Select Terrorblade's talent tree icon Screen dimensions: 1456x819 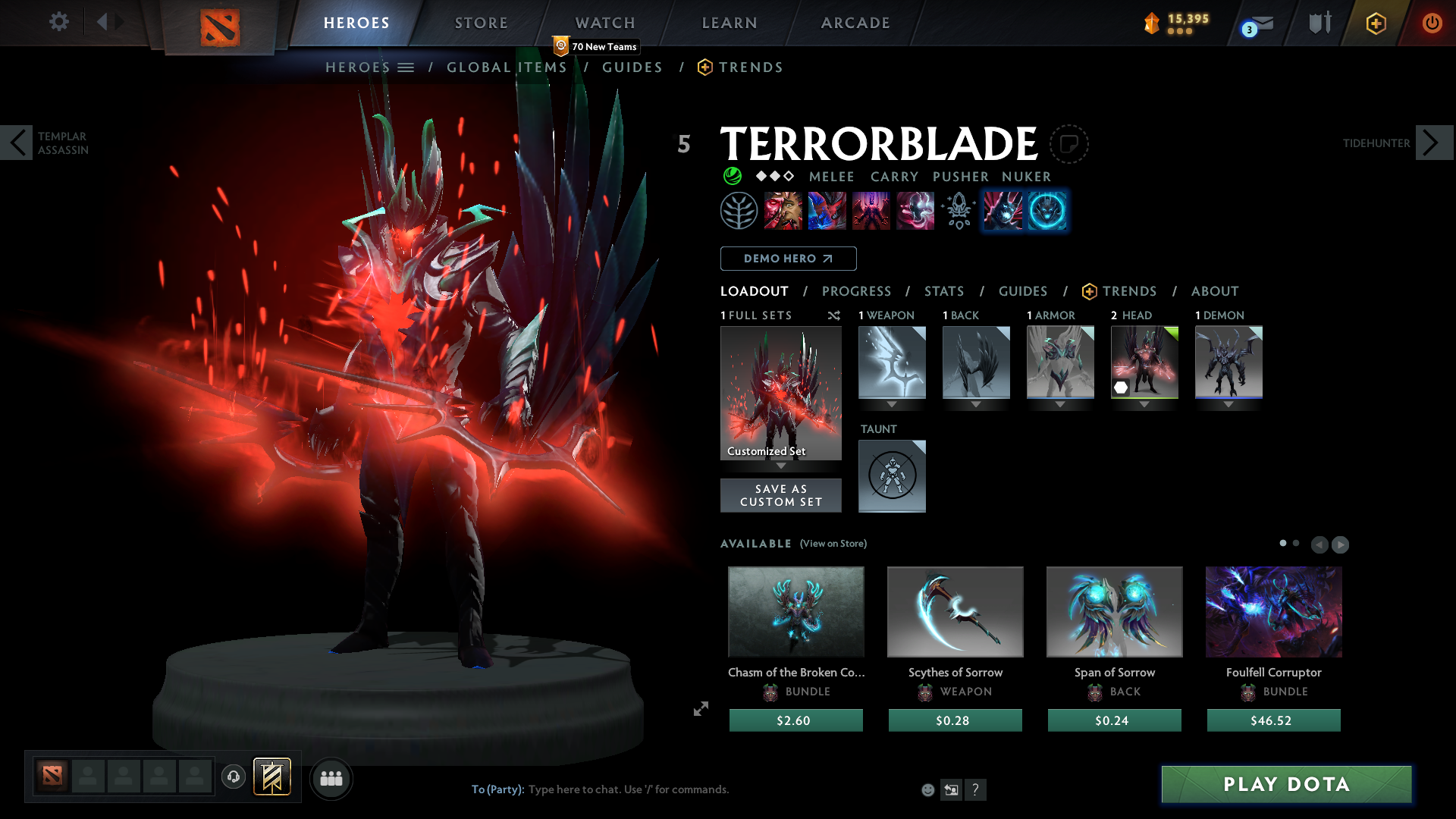click(x=739, y=211)
